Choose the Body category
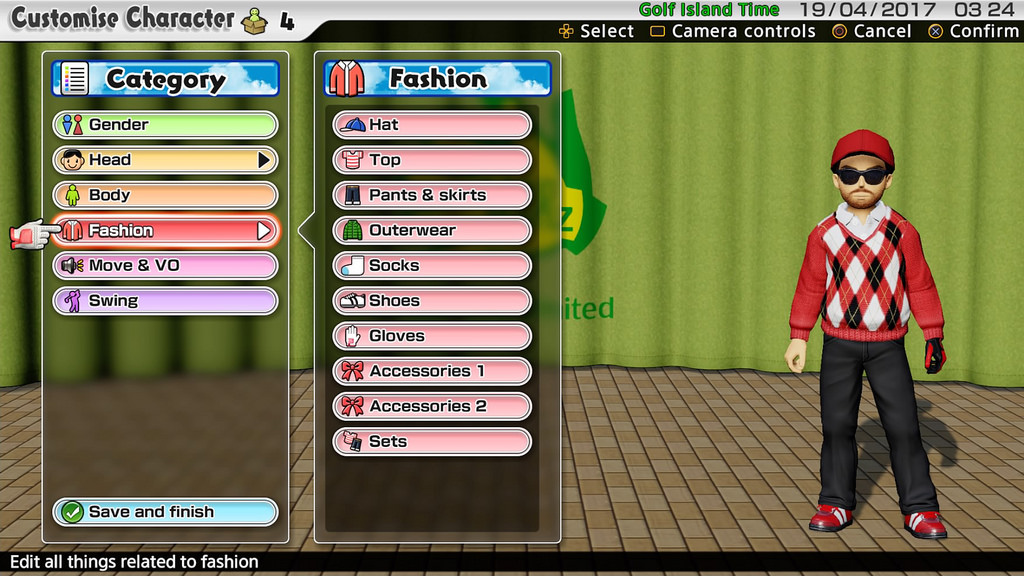This screenshot has height=576, width=1024. pyautogui.click(x=165, y=195)
